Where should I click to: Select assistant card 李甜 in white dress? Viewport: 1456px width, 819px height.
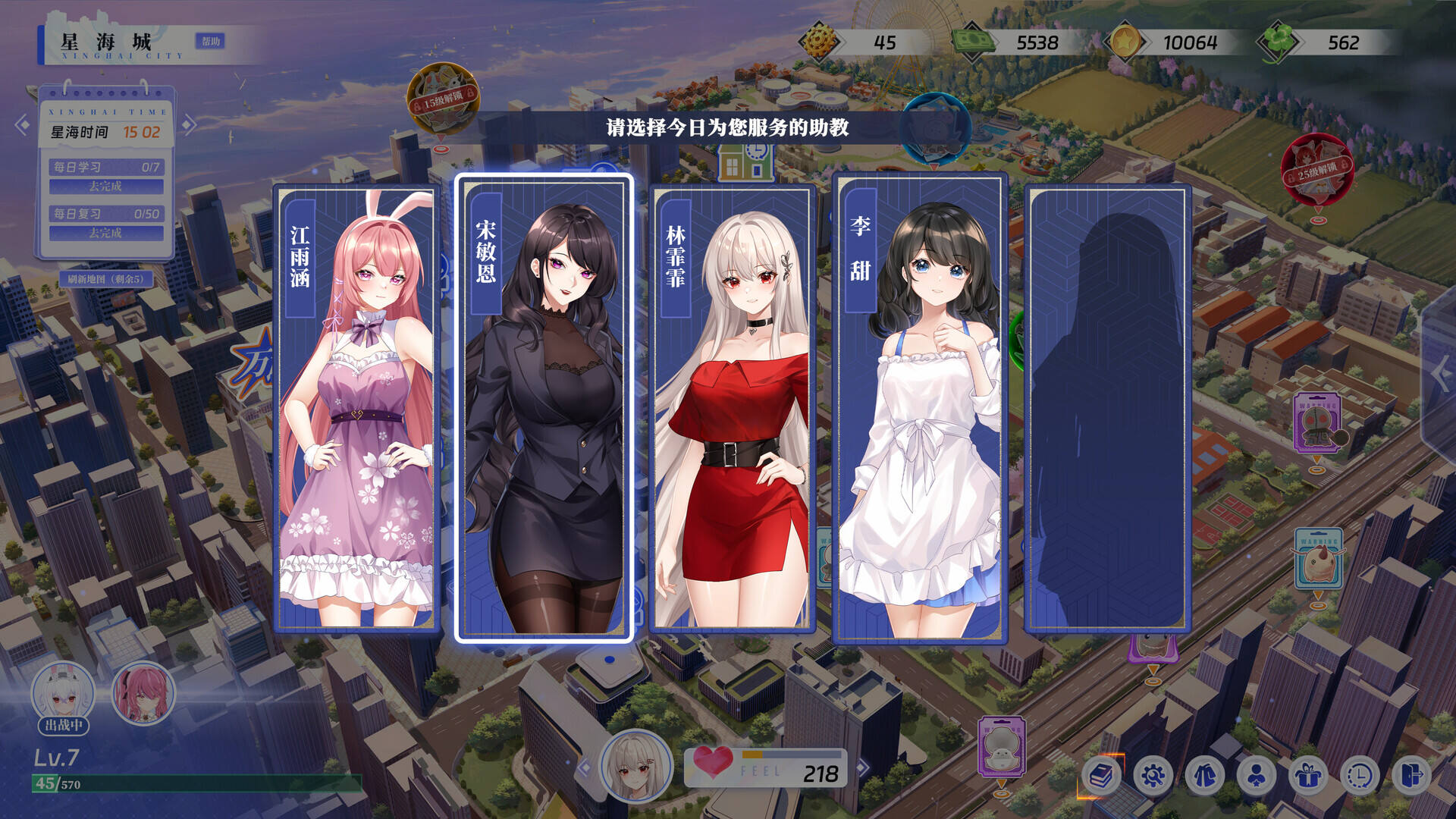tap(919, 409)
